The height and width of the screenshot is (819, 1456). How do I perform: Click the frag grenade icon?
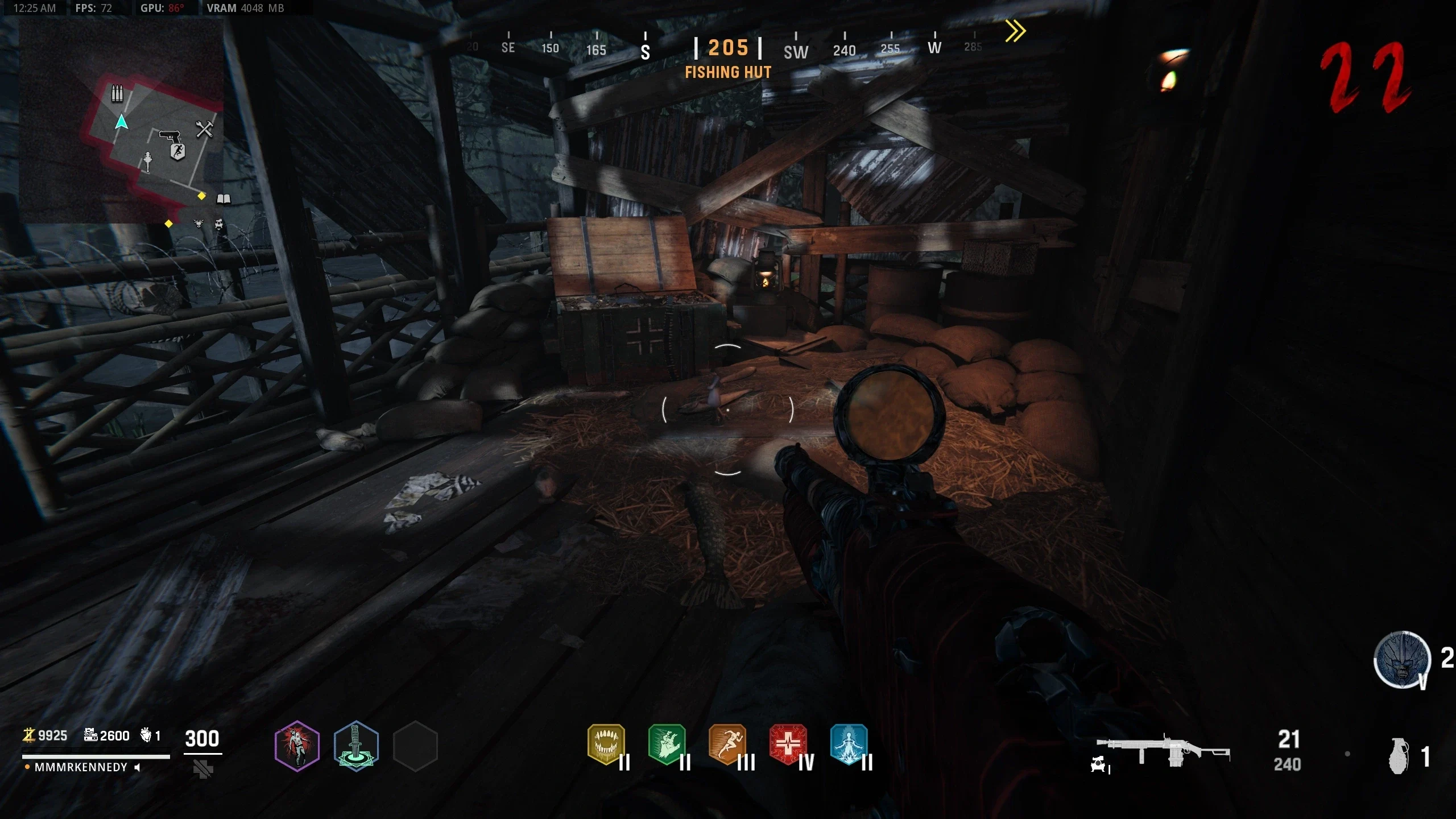1399,756
